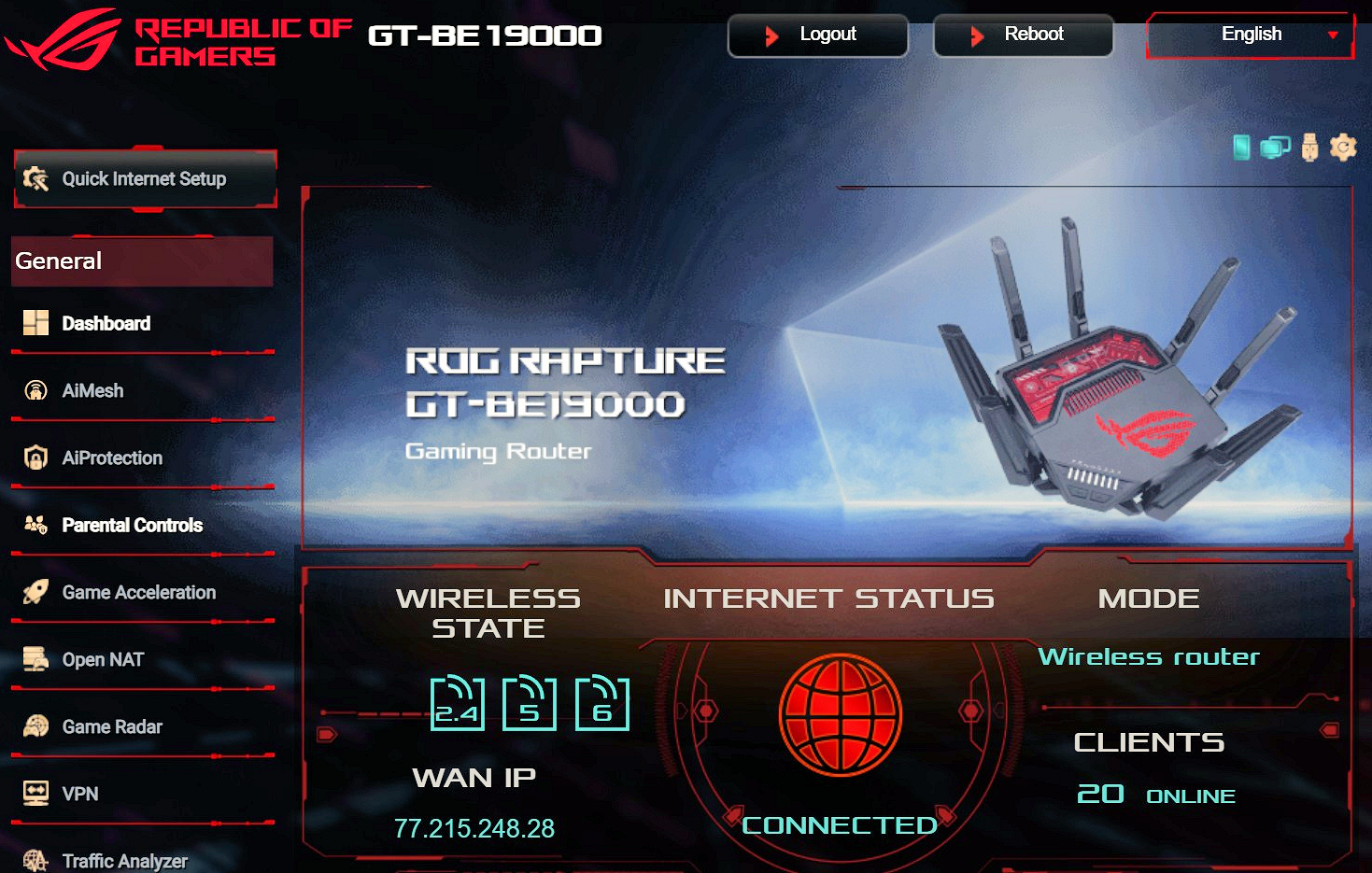1372x873 pixels.
Task: Show the Game Radar page
Action: pyautogui.click(x=112, y=727)
